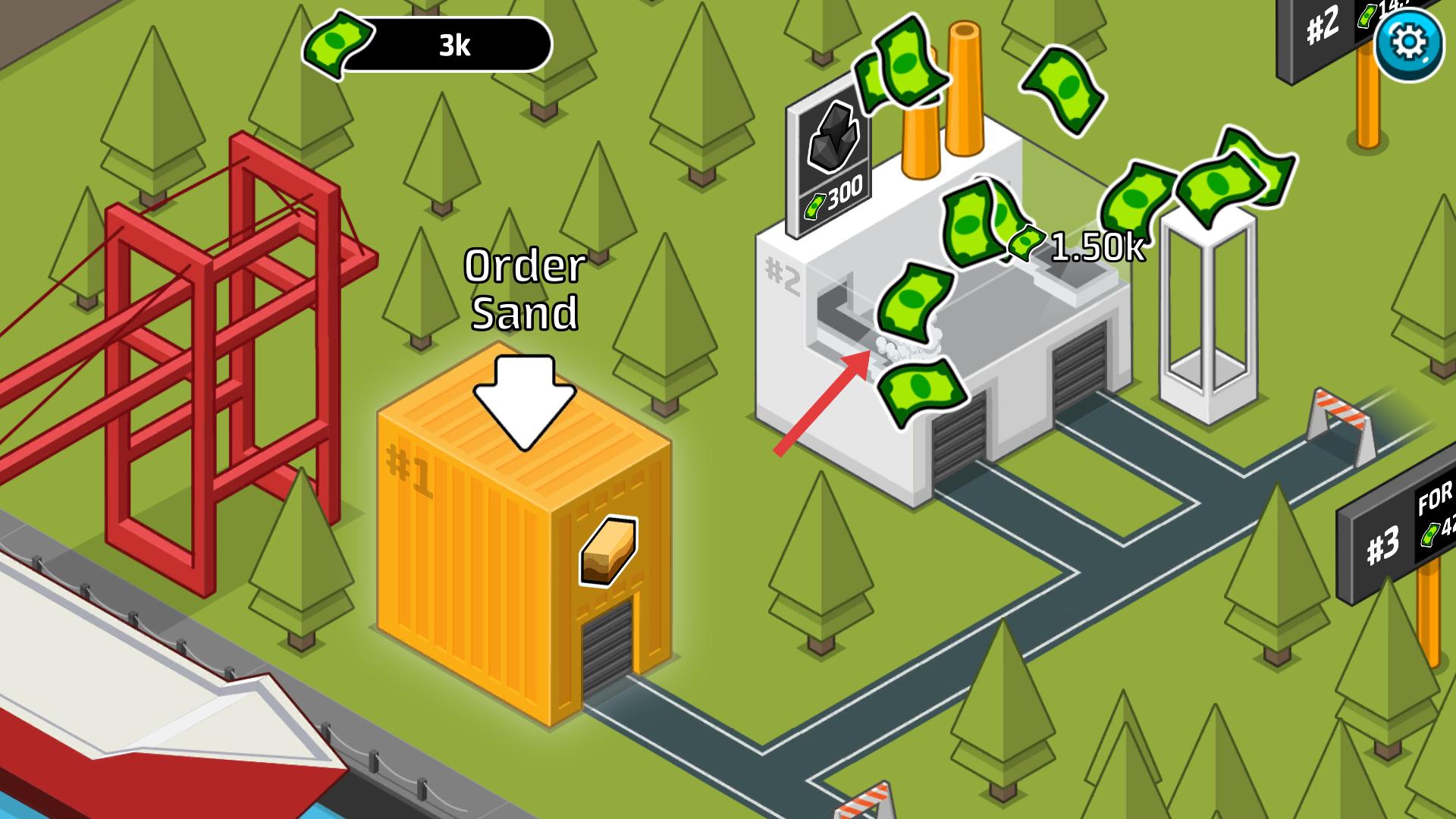The height and width of the screenshot is (819, 1456).
Task: Tap the coal sign costing 300
Action: 830,161
